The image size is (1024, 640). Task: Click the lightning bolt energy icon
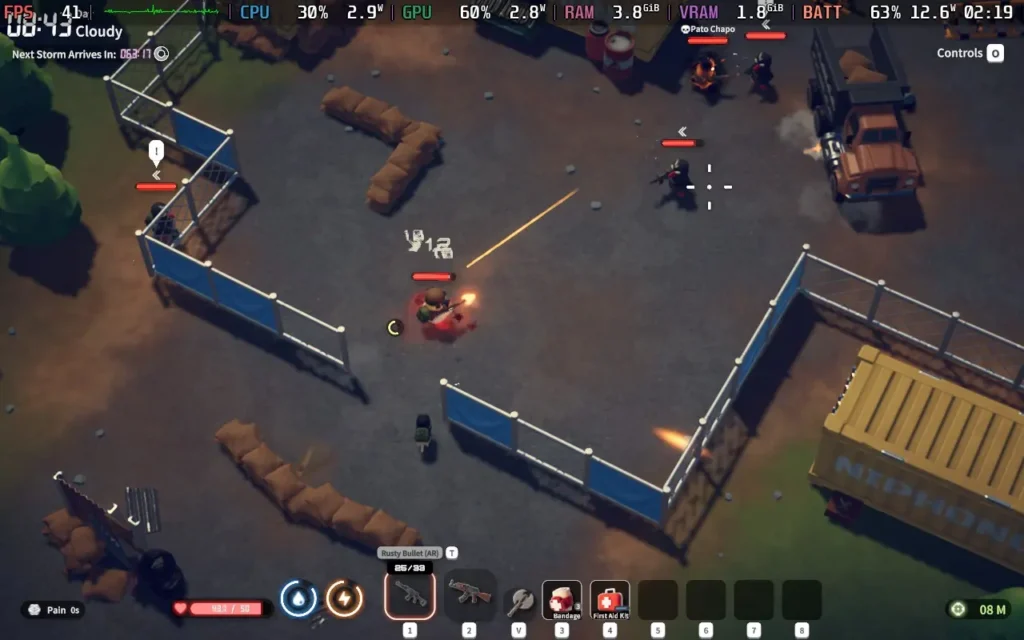(344, 599)
